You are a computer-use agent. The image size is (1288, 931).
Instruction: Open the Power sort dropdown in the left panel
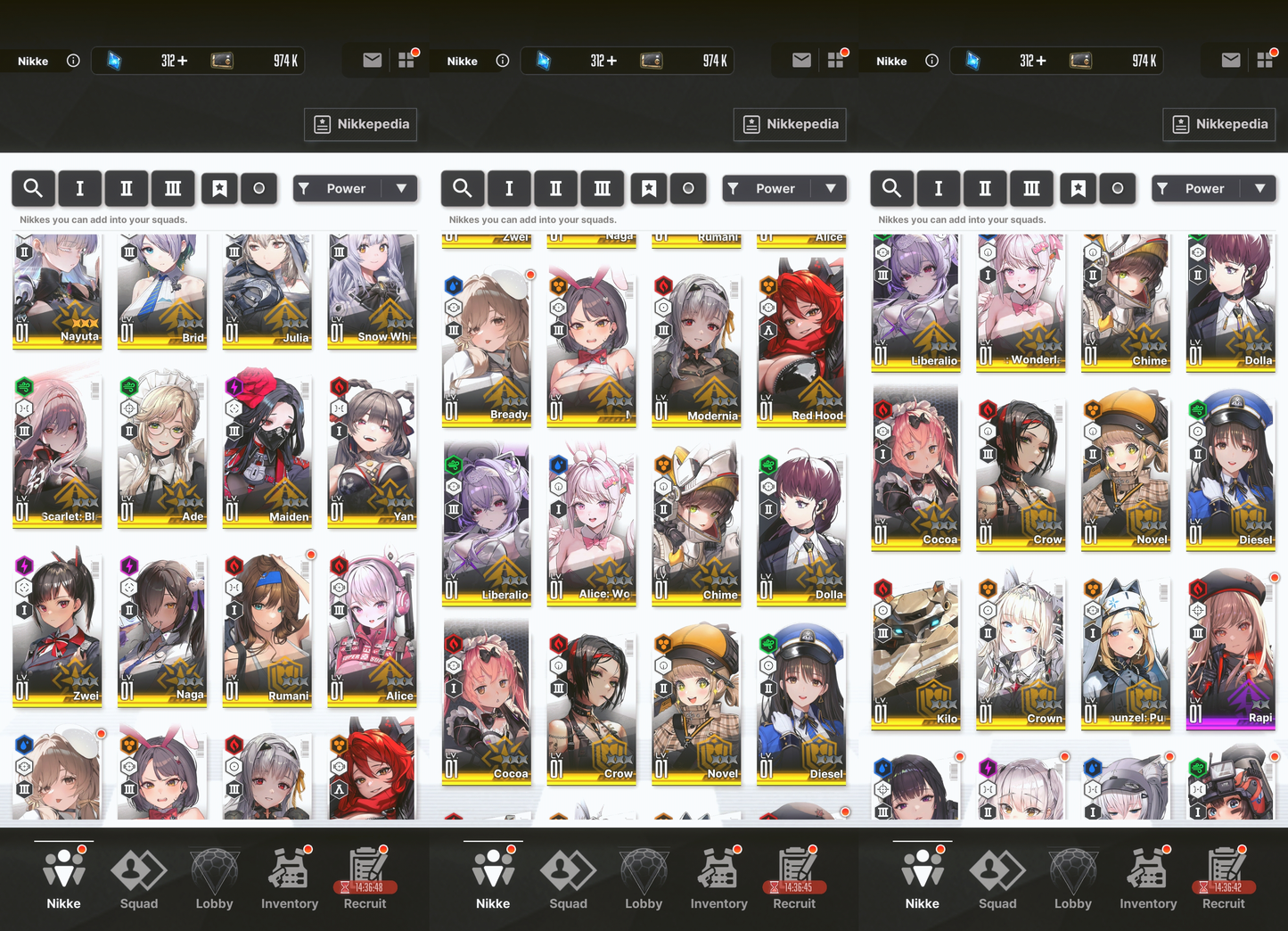(x=355, y=188)
